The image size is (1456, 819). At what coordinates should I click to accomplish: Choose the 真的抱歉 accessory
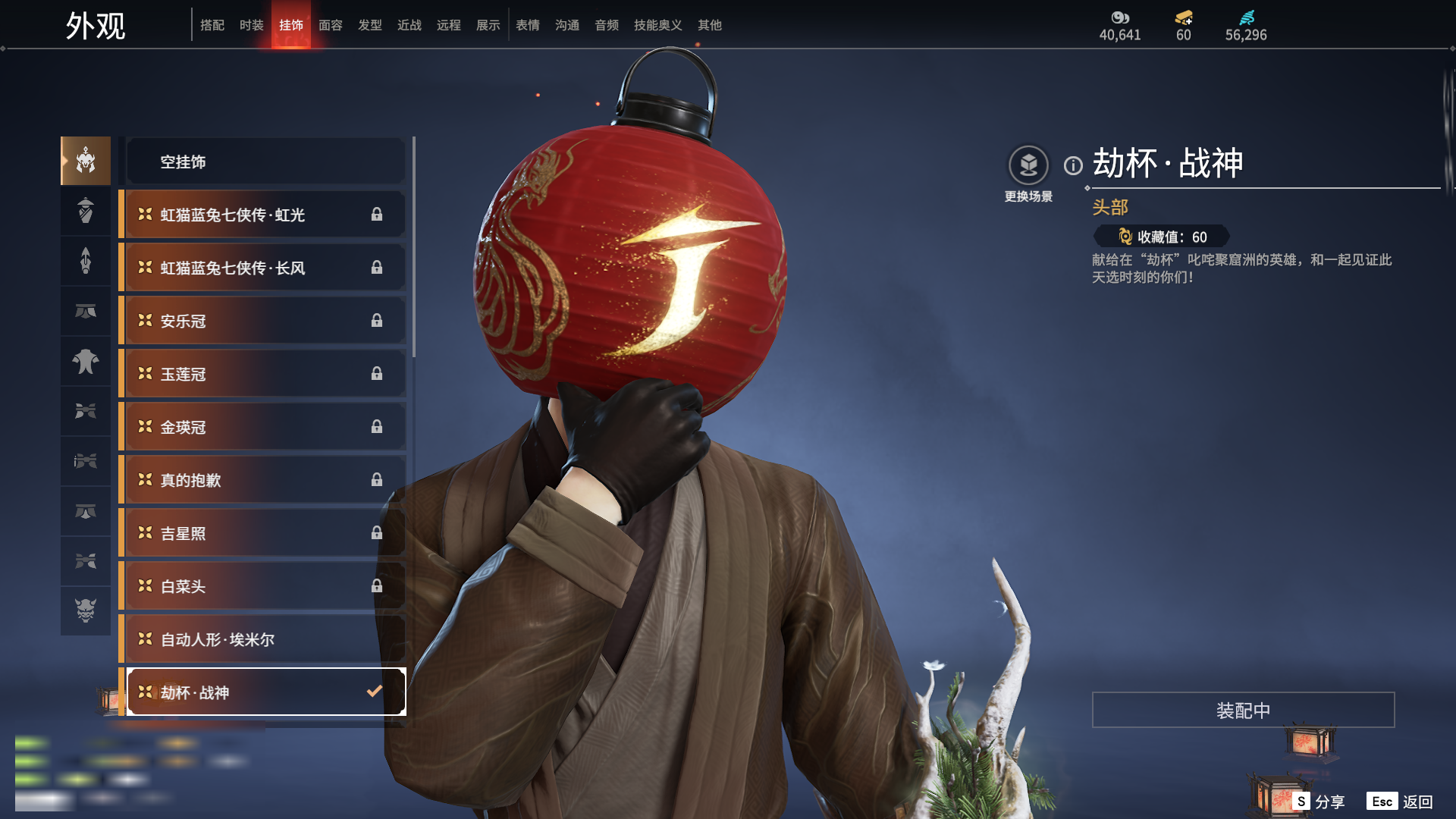tap(265, 480)
